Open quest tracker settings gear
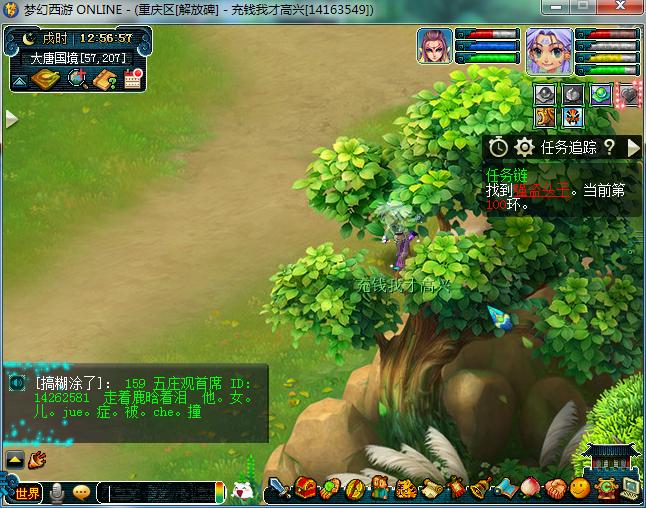Screen dimensions: 646x508 pos(524,148)
